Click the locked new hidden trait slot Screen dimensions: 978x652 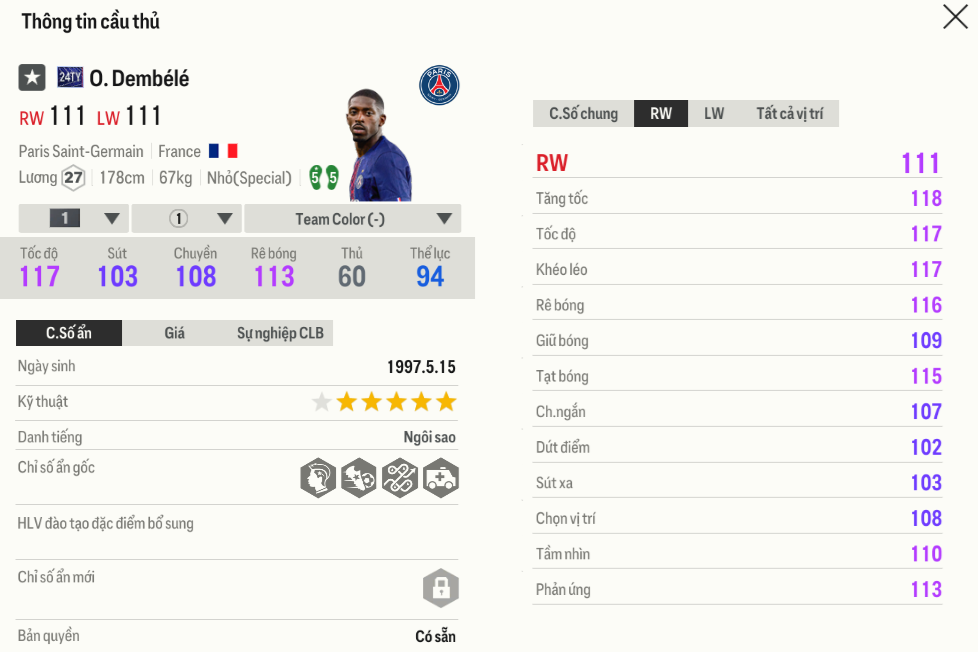(440, 587)
